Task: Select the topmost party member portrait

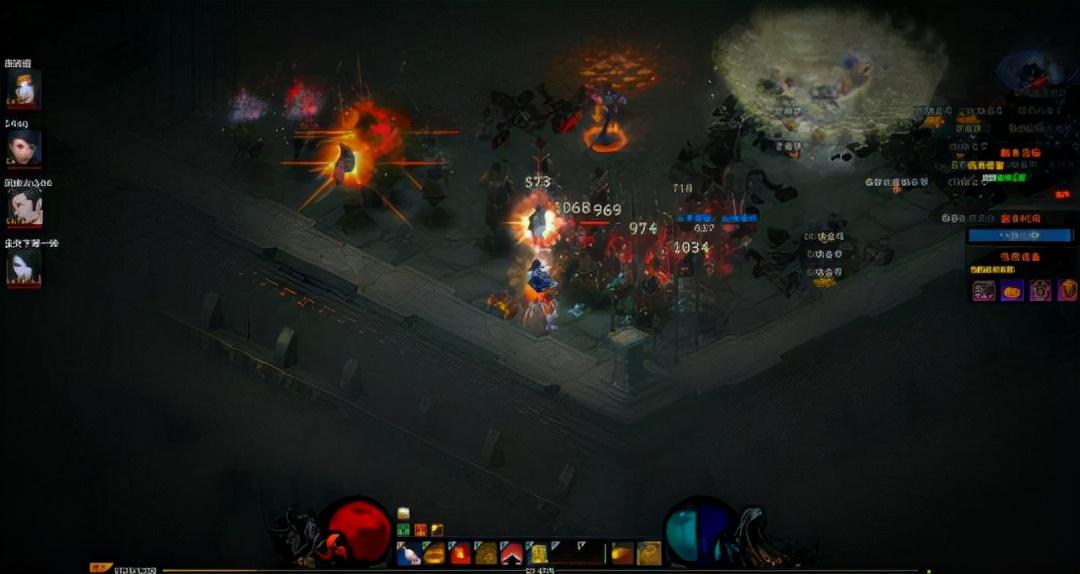Action: click(22, 89)
